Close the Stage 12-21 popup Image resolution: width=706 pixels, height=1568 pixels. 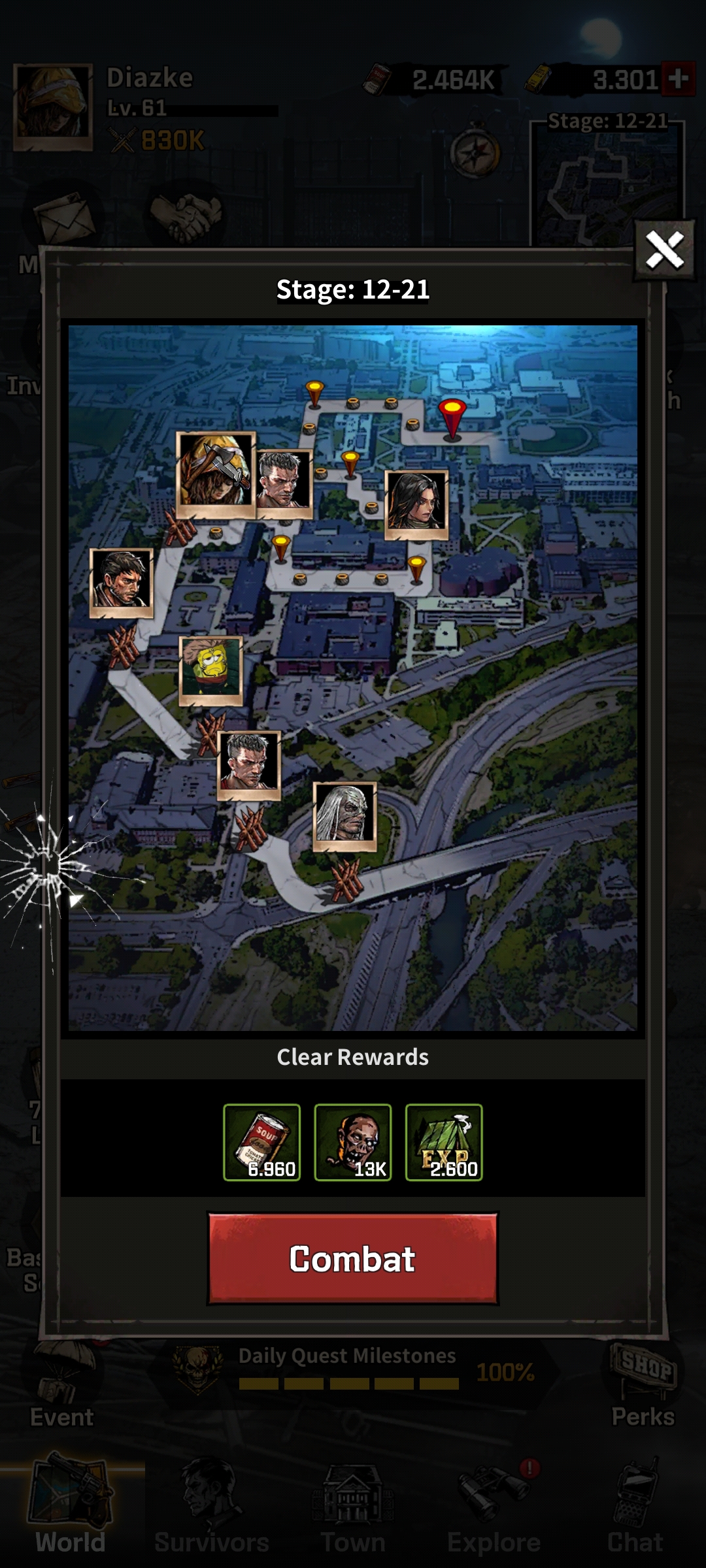[x=665, y=250]
